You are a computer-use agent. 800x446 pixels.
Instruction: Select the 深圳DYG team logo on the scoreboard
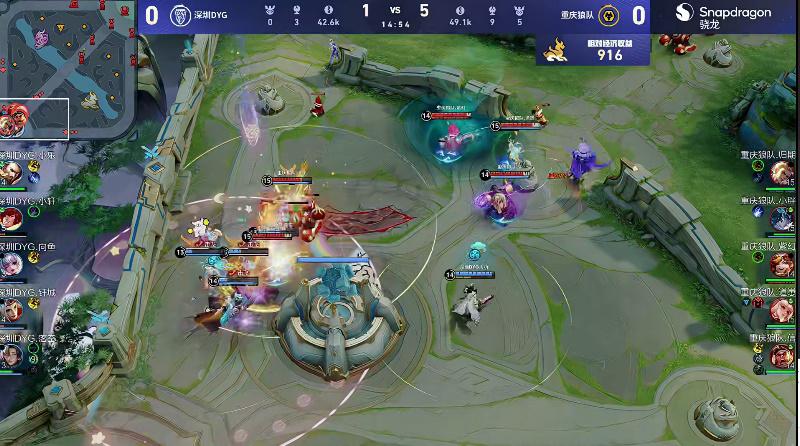180,15
